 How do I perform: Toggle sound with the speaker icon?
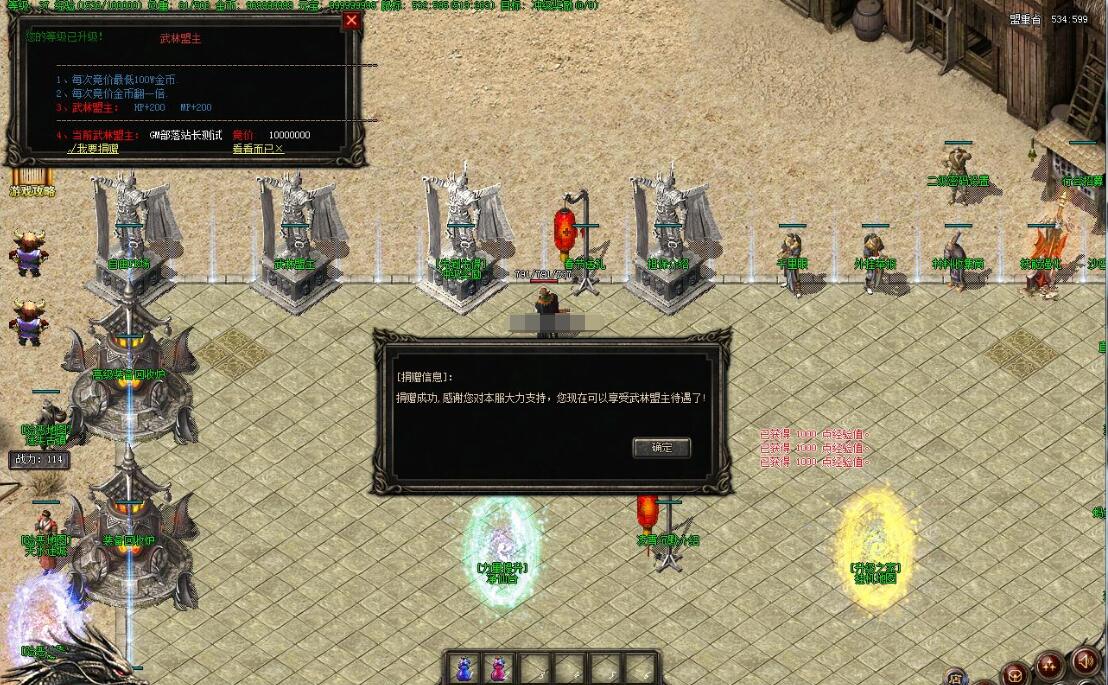coord(1084,661)
